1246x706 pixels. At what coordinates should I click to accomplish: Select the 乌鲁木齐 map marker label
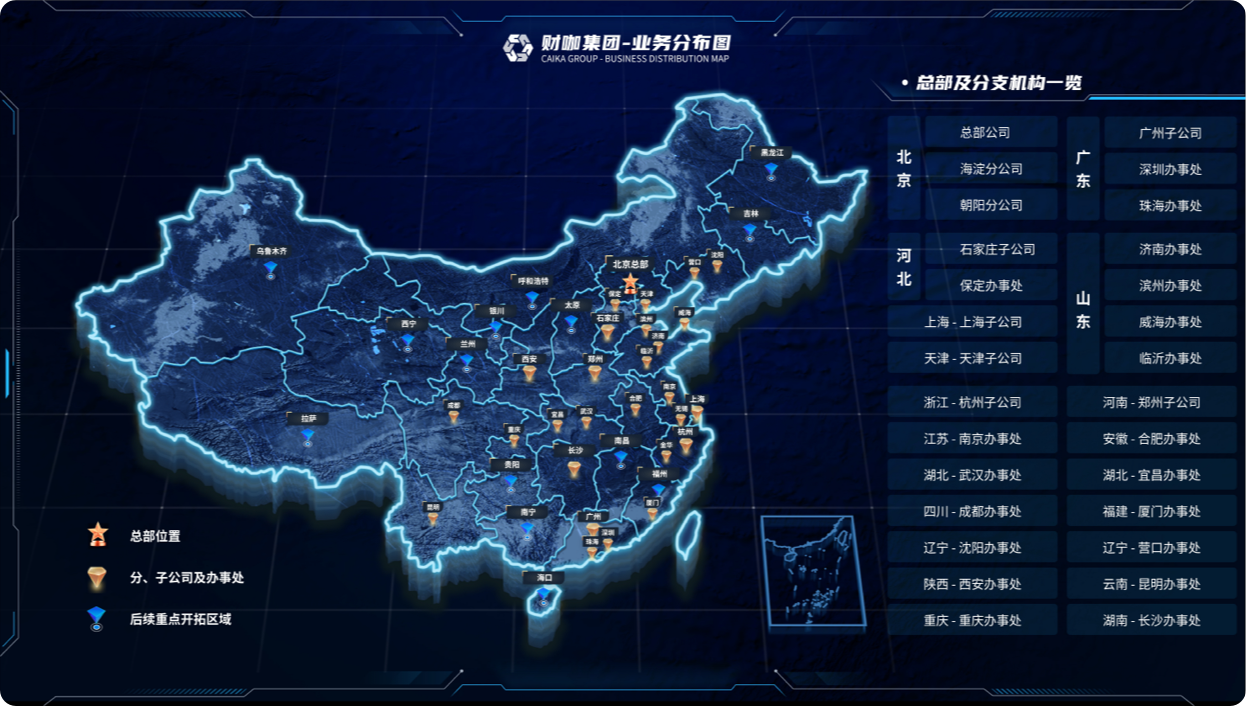[x=271, y=252]
